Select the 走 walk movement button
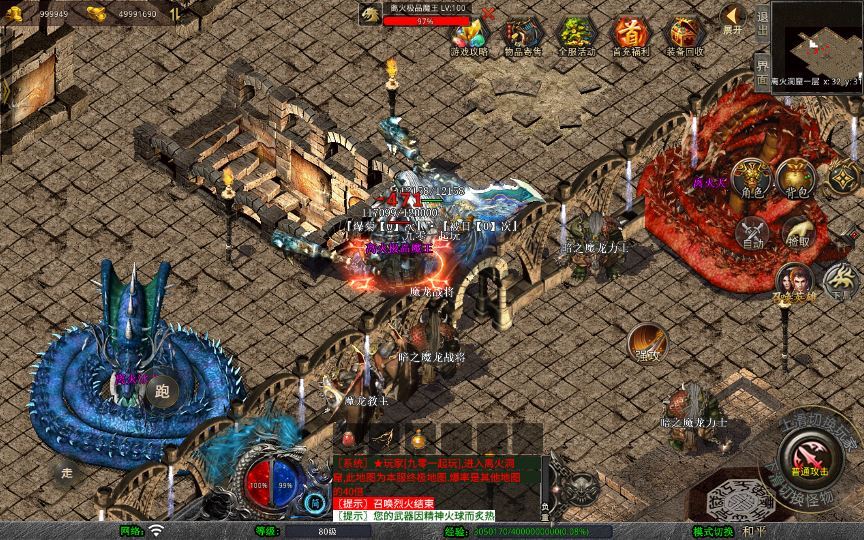Screen dimensions: 864x540 [x=67, y=471]
